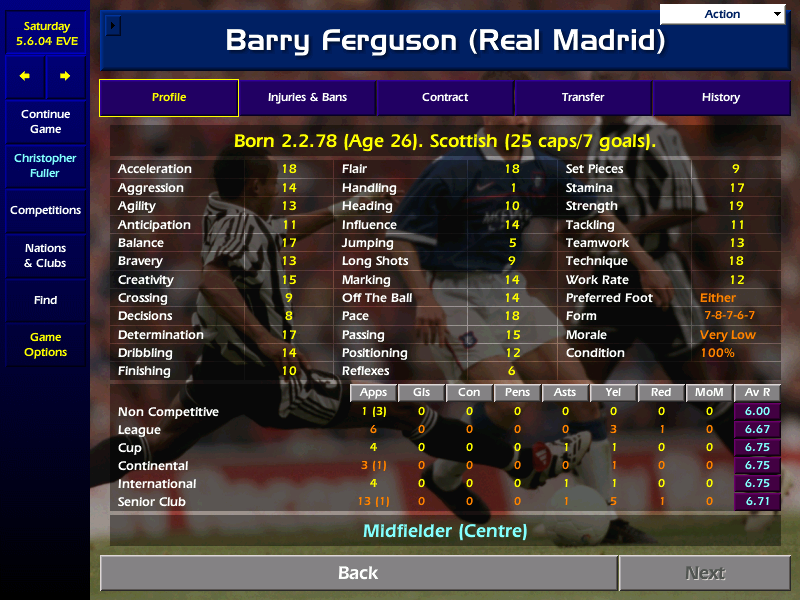Viewport: 800px width, 600px height.
Task: View the History tab
Action: click(720, 98)
